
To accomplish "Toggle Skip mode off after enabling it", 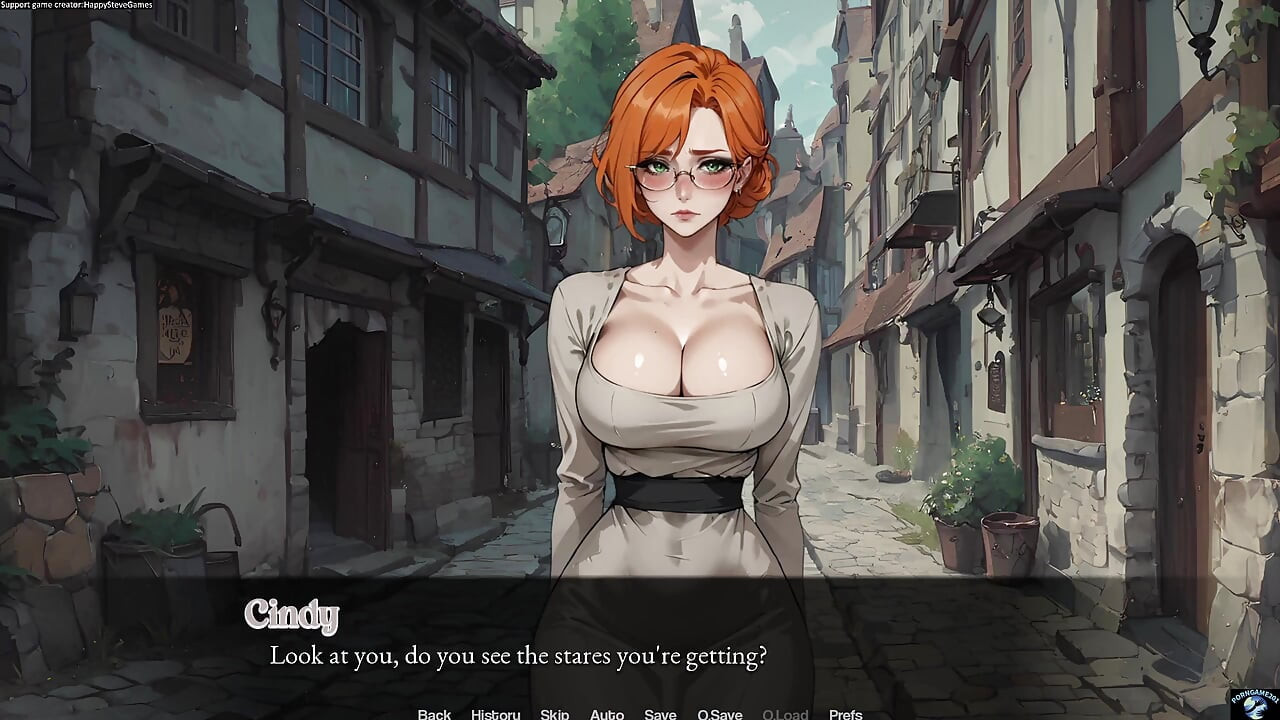I will [555, 714].
